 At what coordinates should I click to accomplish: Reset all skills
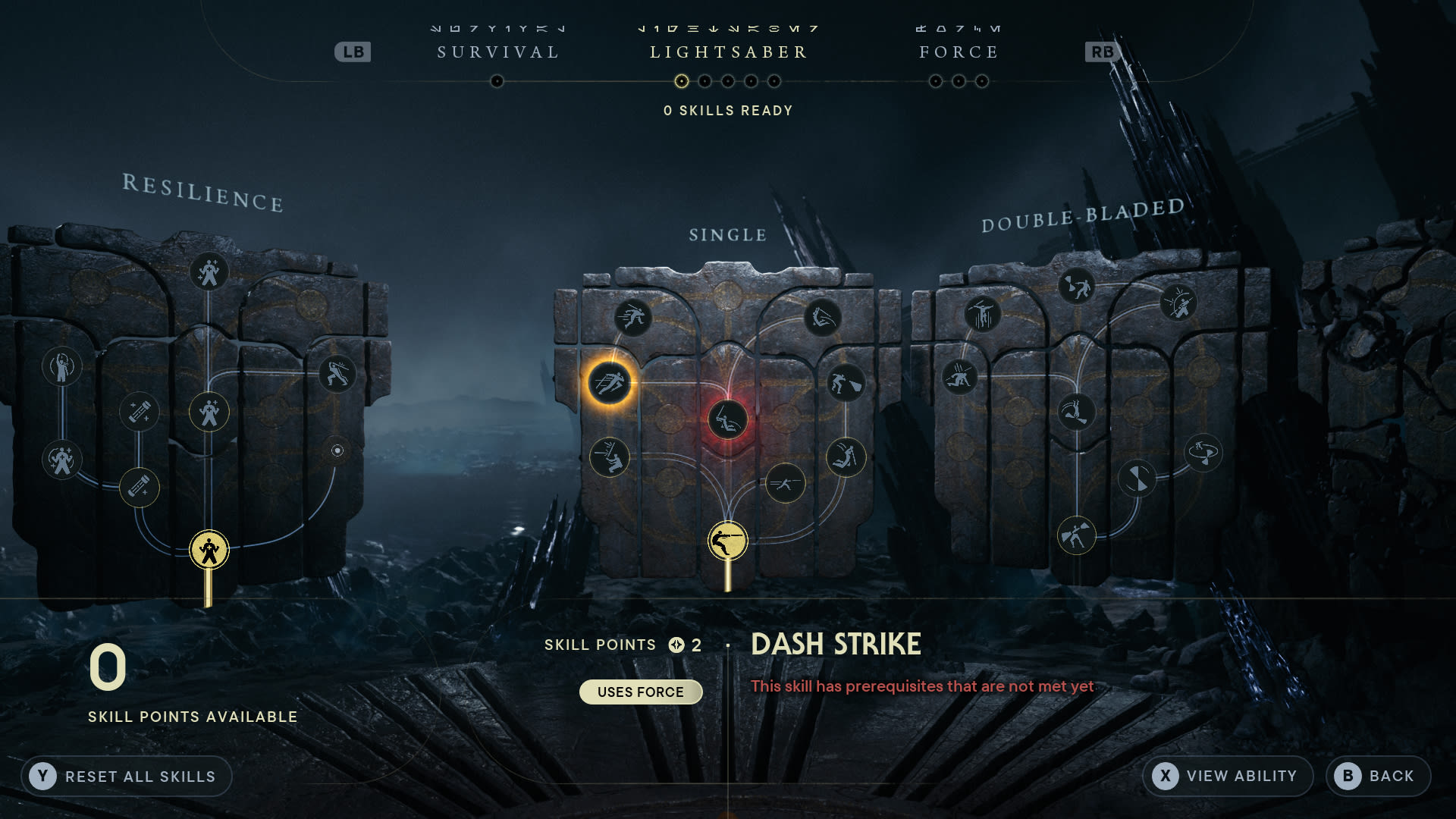click(126, 776)
